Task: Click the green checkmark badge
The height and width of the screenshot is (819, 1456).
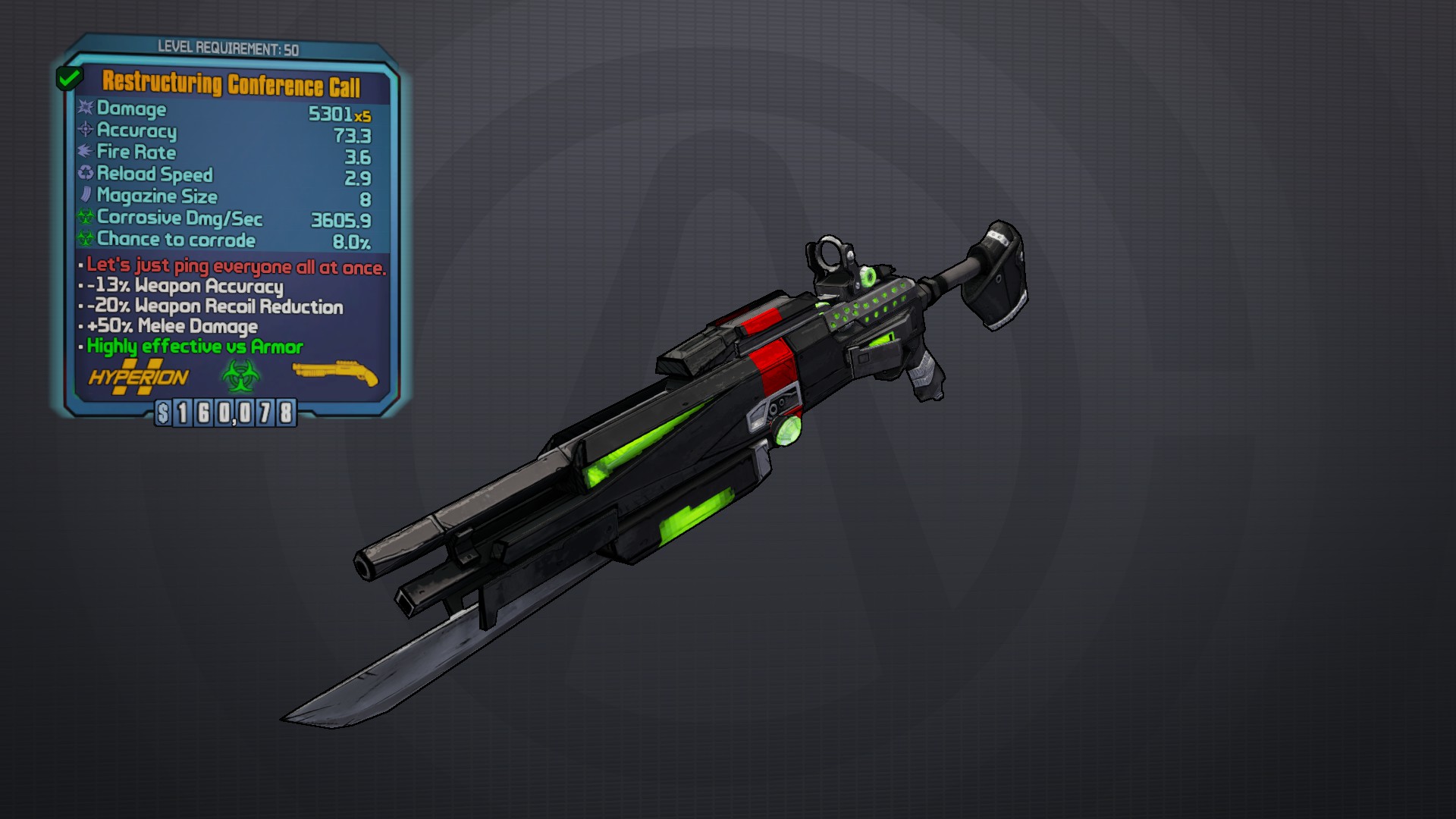Action: (x=69, y=77)
